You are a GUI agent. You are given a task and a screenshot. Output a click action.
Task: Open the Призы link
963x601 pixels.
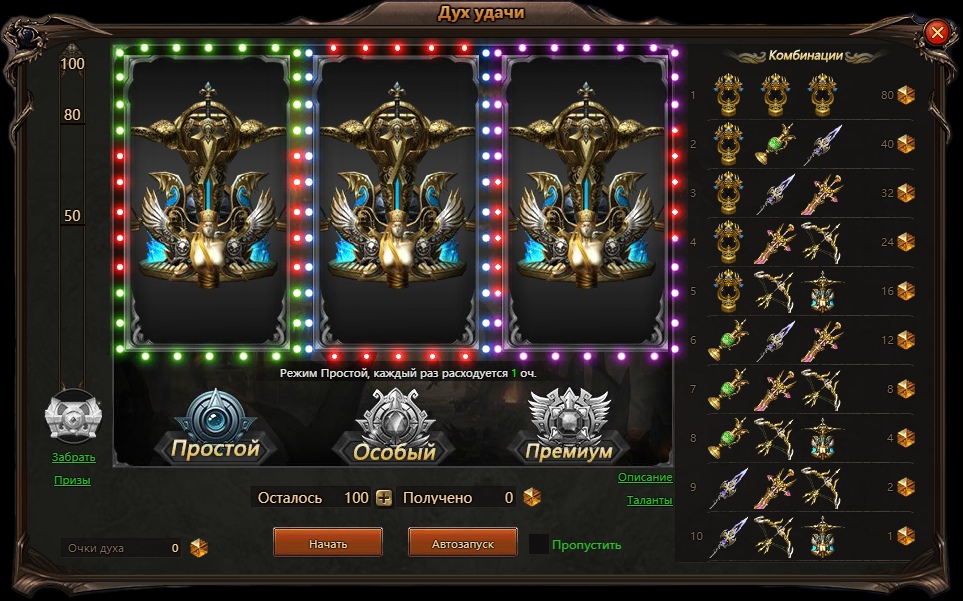point(72,480)
